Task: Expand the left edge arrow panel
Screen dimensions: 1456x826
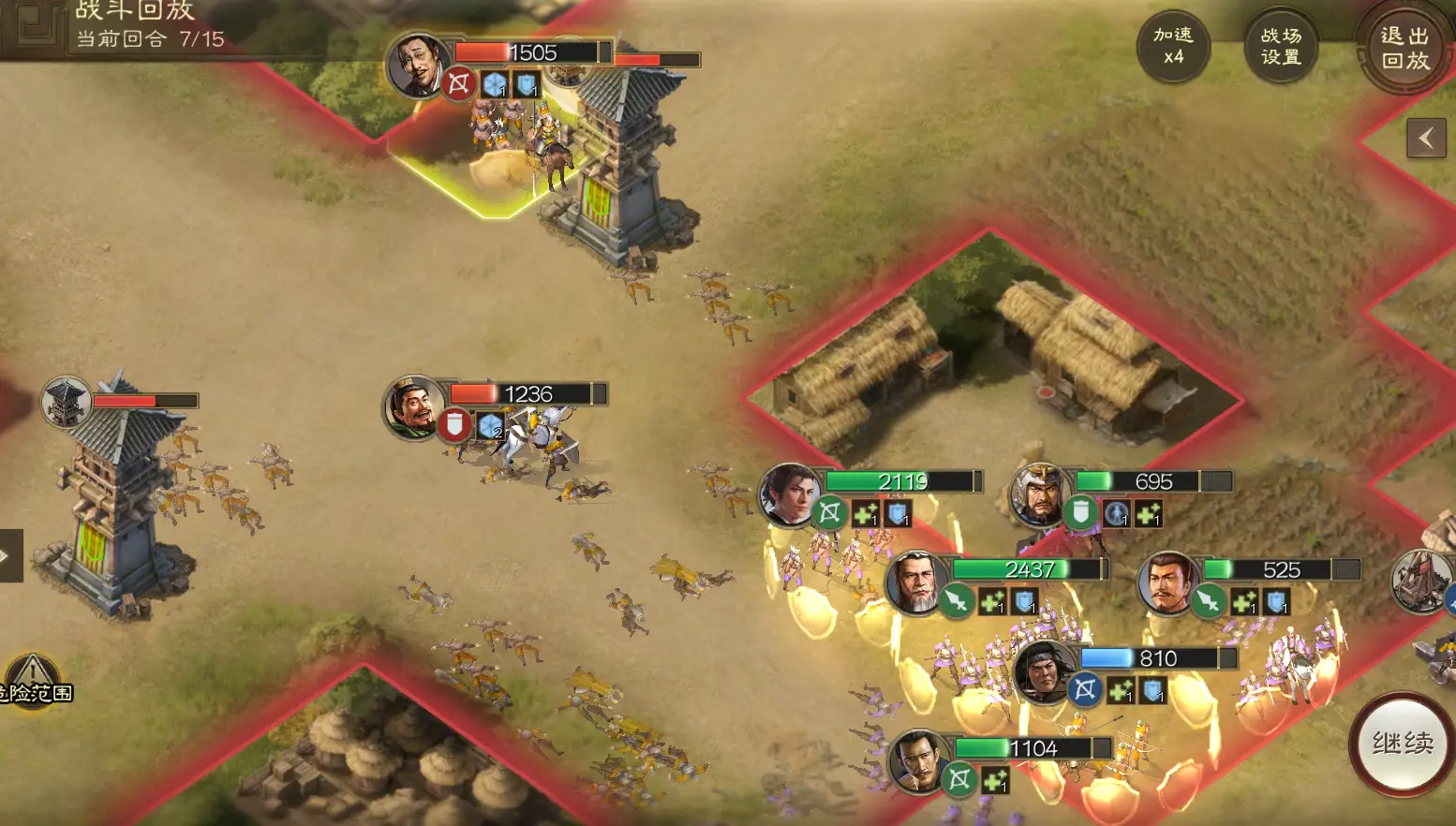Action: click(9, 555)
